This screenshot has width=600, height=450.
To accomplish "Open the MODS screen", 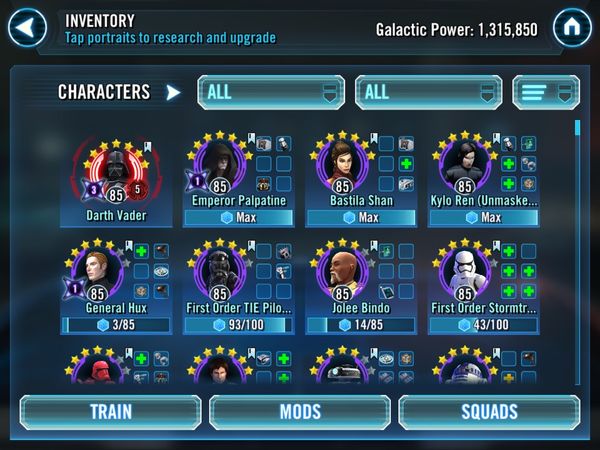I will coord(299,412).
